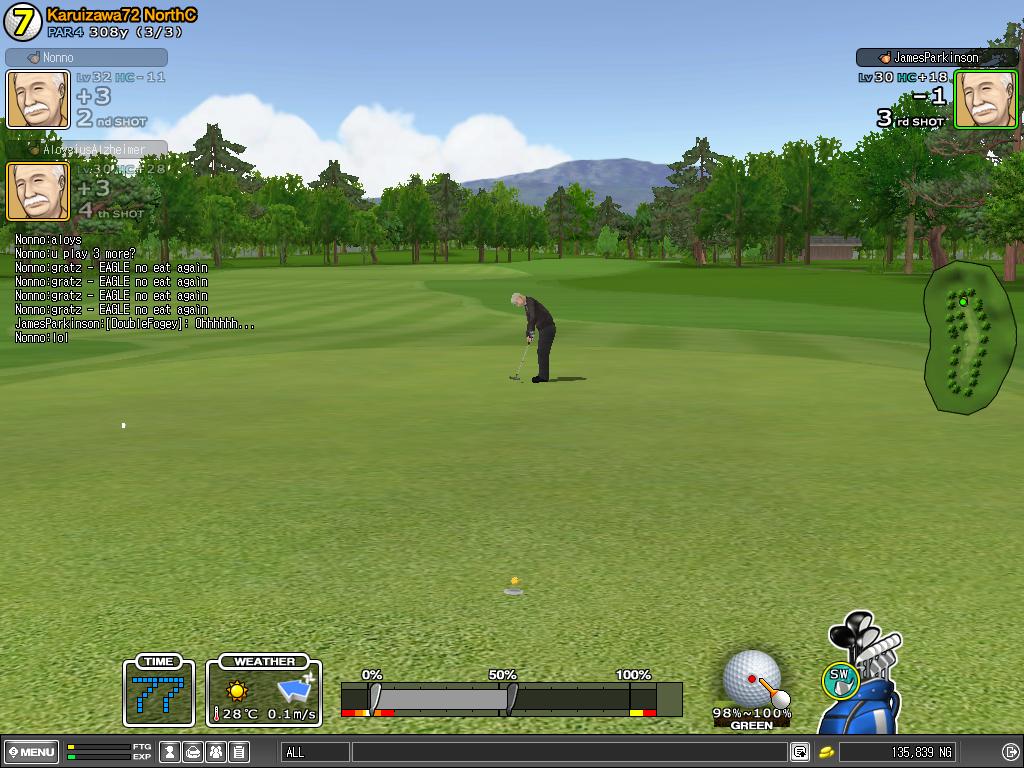
Task: Click the single player profile icon
Action: coord(171,752)
